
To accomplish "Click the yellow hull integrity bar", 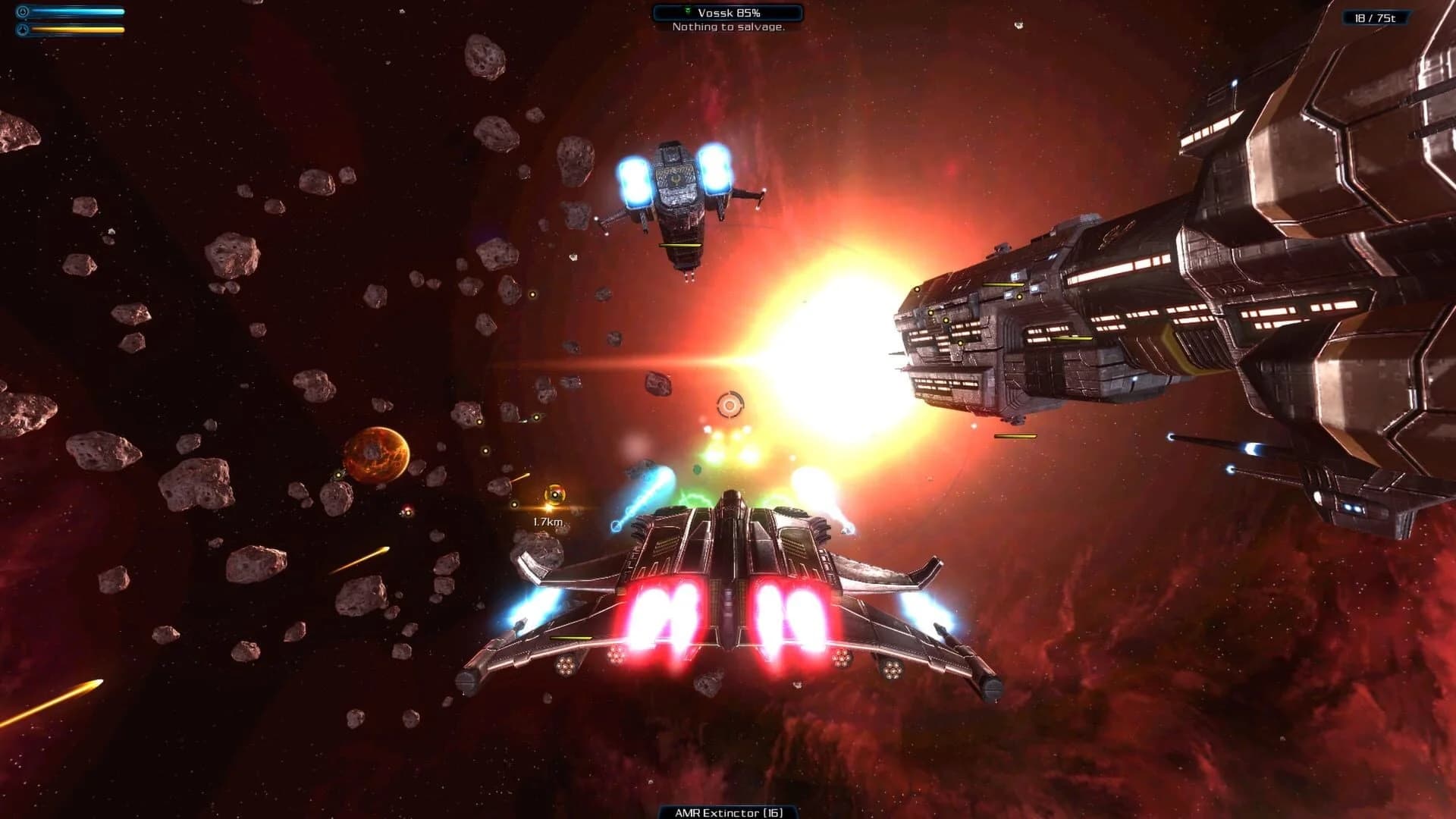I will (x=76, y=30).
